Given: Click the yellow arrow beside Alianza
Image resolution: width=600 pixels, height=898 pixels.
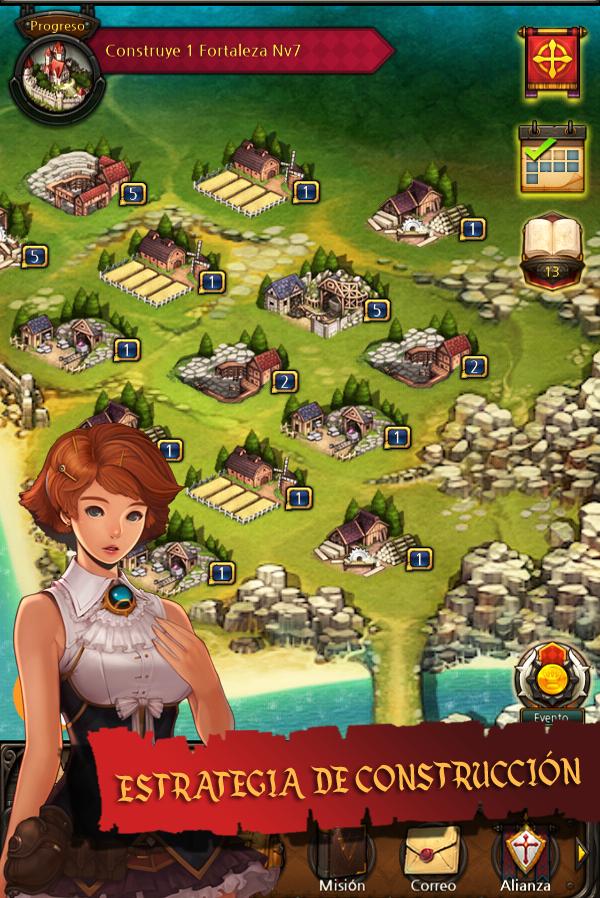Looking at the screenshot, I should [x=583, y=852].
